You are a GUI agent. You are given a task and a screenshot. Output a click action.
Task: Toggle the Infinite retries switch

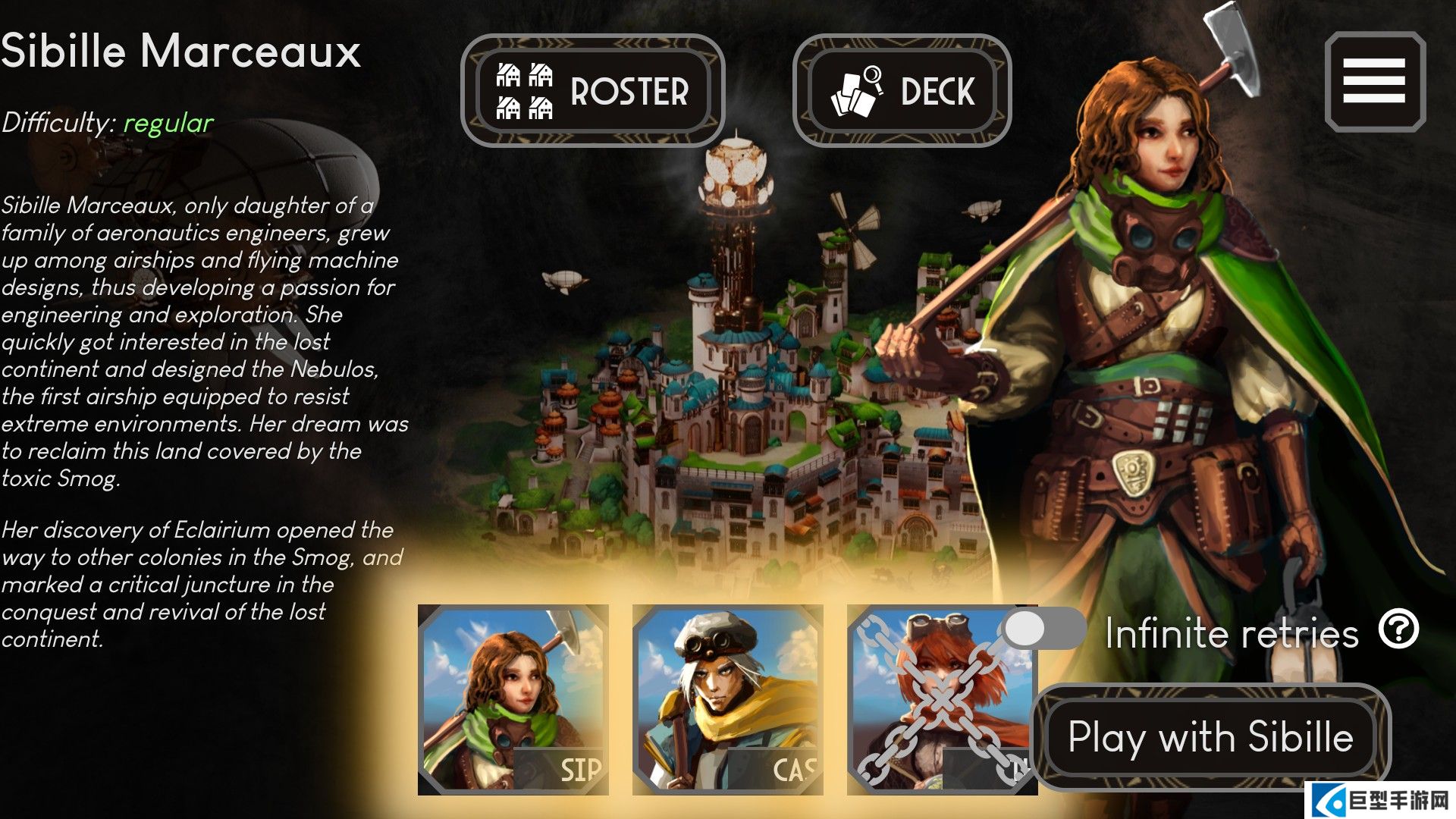[x=1043, y=629]
